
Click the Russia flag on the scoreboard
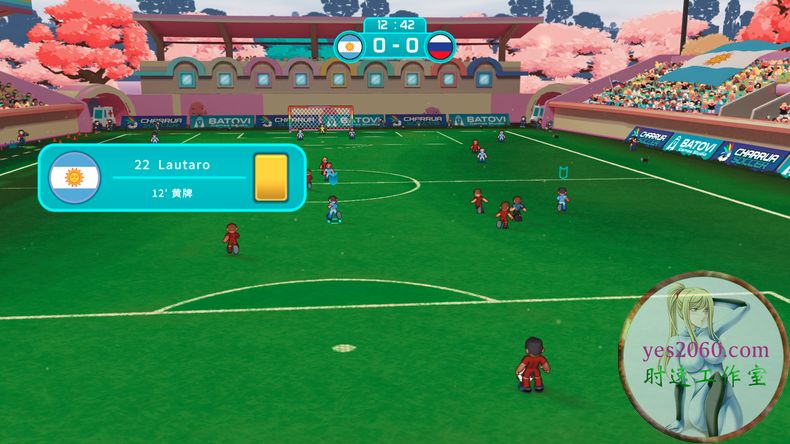[440, 46]
